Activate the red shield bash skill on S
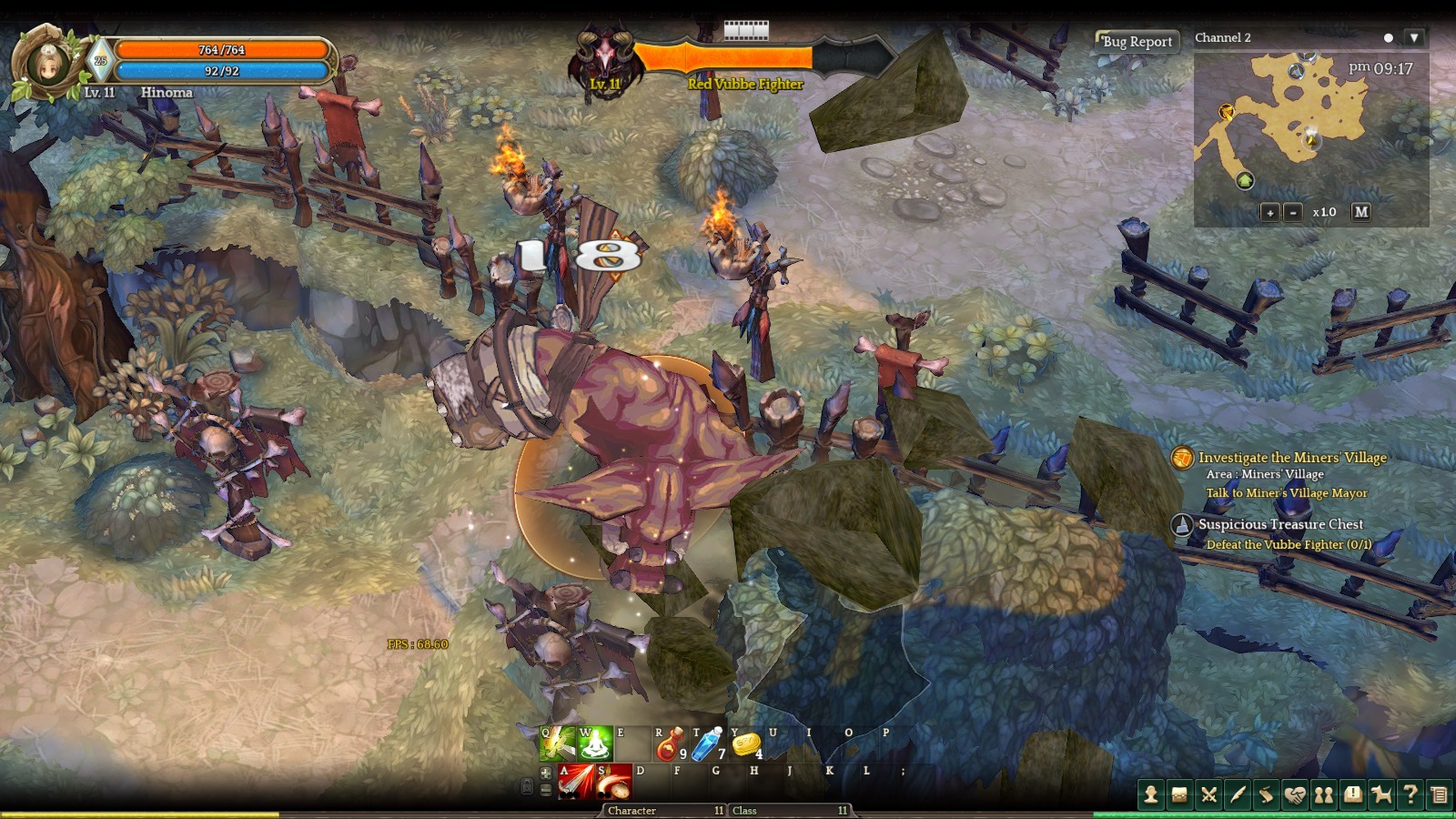This screenshot has height=819, width=1456. pos(614,782)
